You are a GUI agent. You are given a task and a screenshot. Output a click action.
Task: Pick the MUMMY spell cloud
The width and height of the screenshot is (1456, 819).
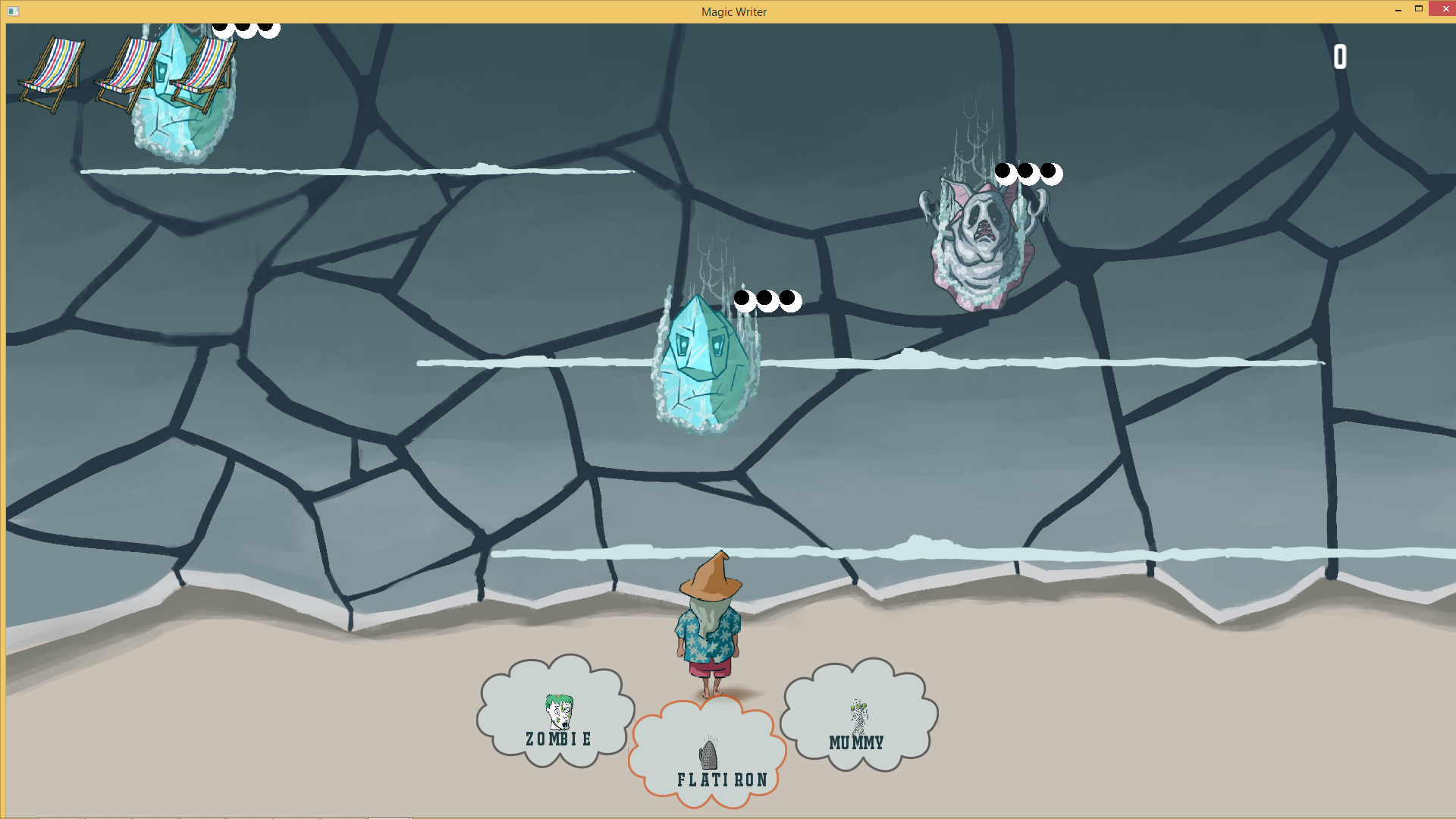pos(857,720)
